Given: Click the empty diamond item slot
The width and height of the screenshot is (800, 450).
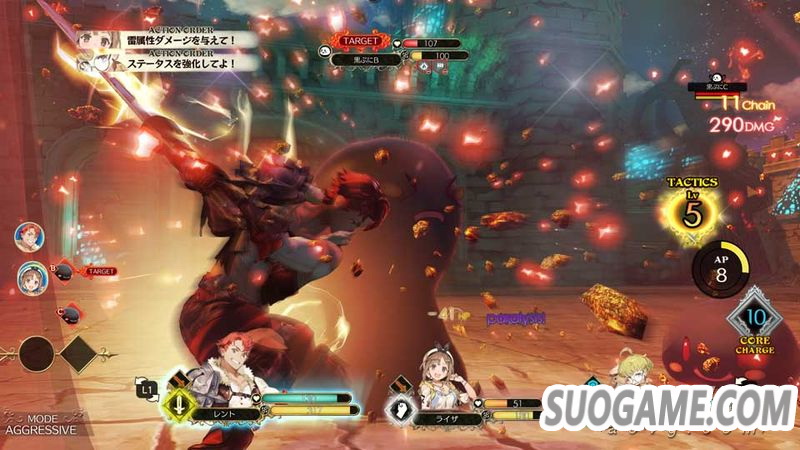Looking at the screenshot, I should click(x=78, y=353).
